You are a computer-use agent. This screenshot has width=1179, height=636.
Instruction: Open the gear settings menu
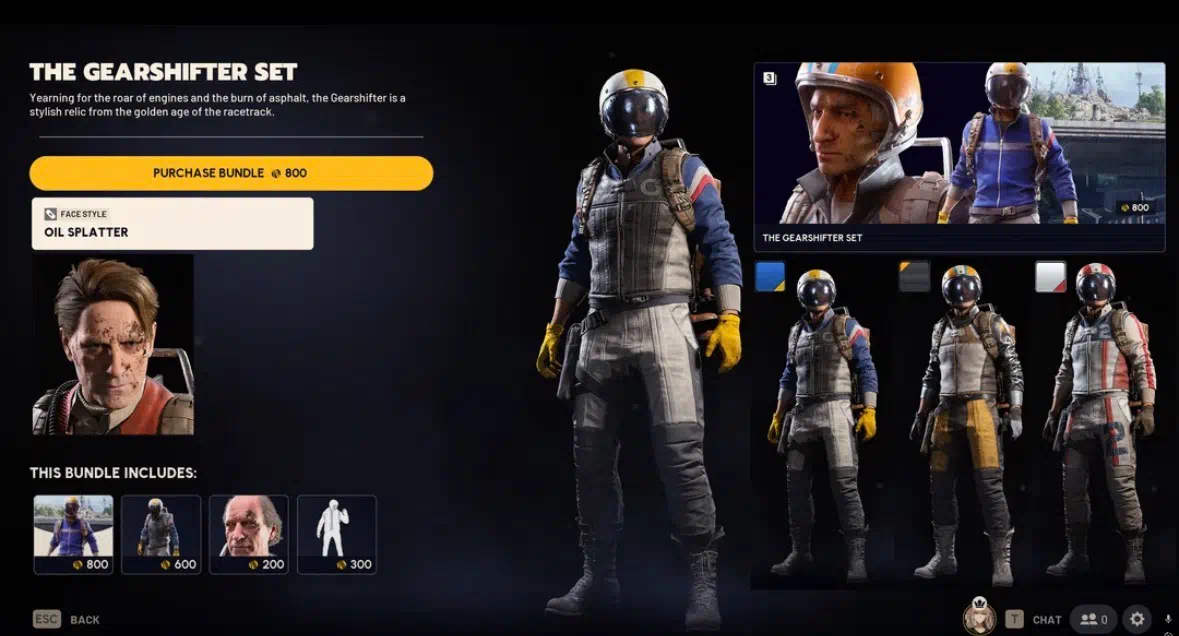point(1137,620)
